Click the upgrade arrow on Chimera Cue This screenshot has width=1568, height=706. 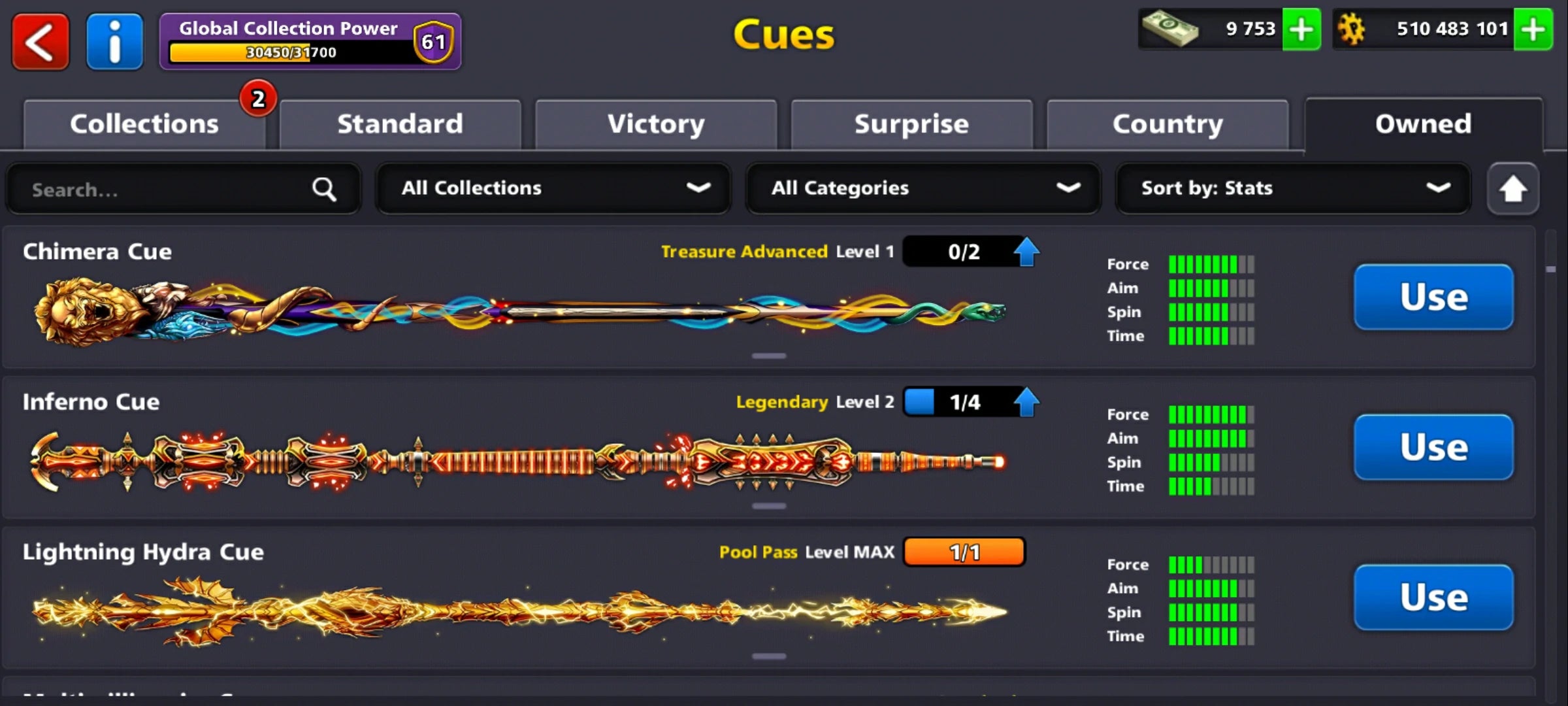[1026, 251]
